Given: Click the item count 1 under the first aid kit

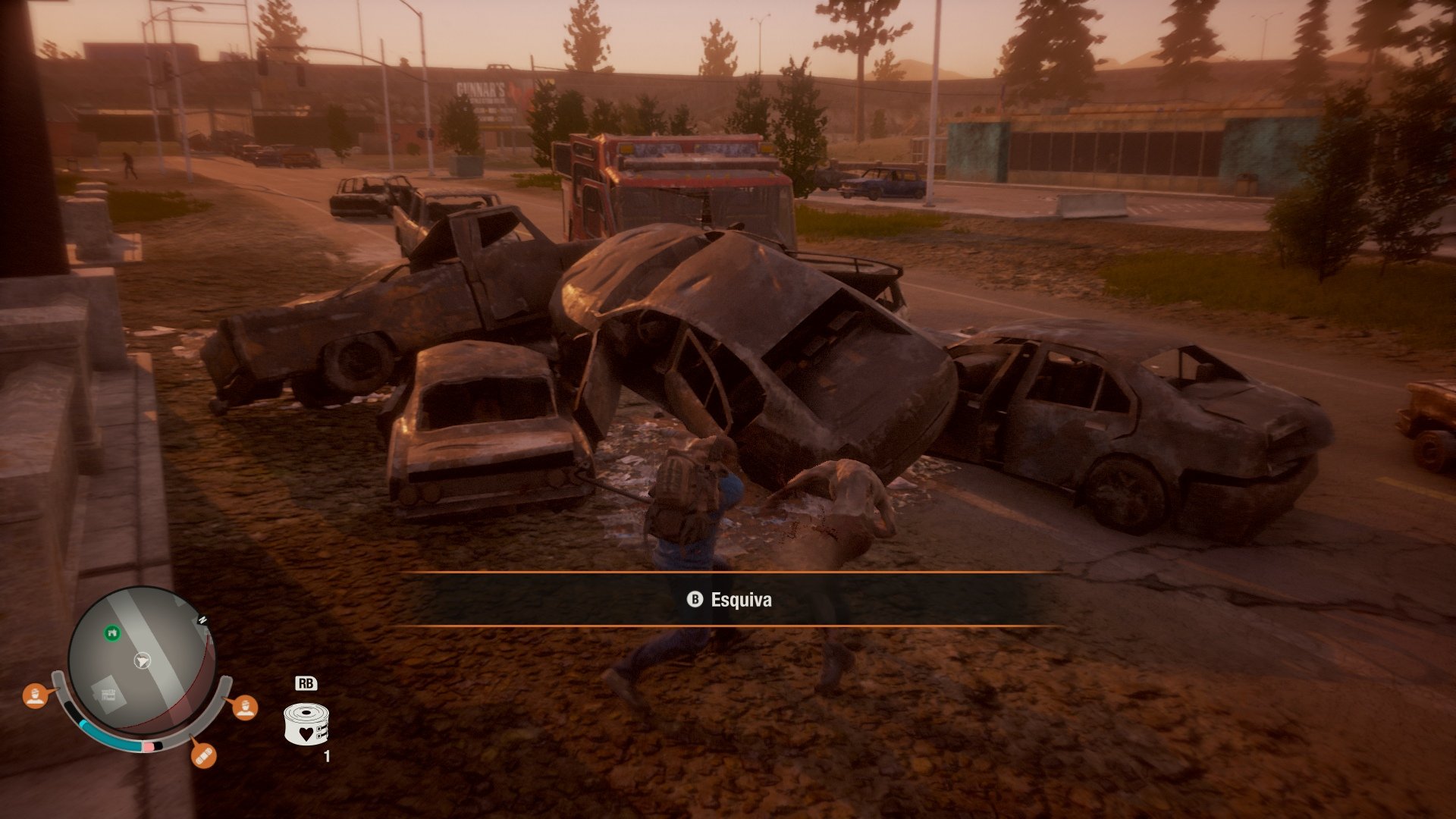Looking at the screenshot, I should coord(327,756).
